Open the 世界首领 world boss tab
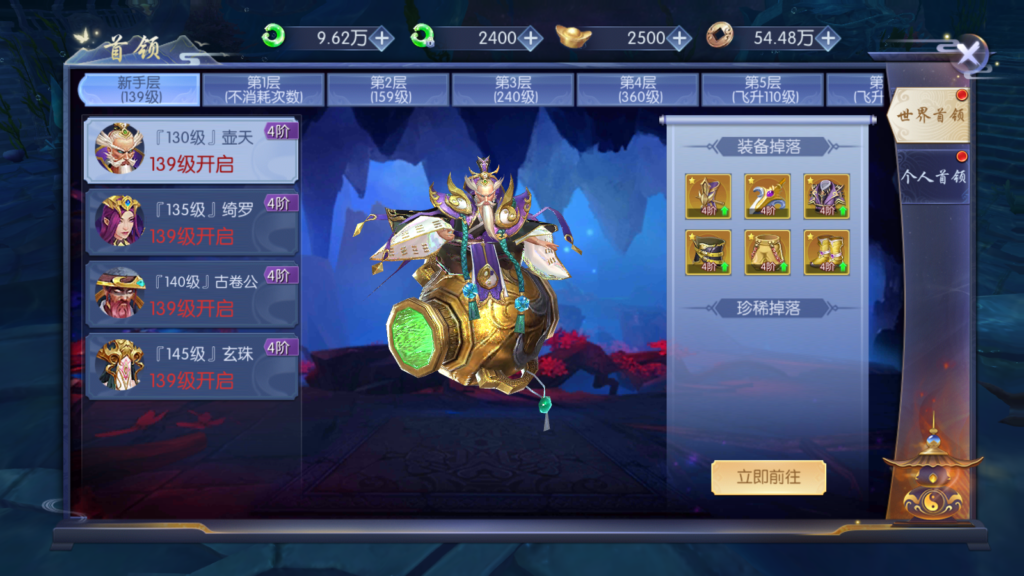The image size is (1024, 576). pos(930,115)
